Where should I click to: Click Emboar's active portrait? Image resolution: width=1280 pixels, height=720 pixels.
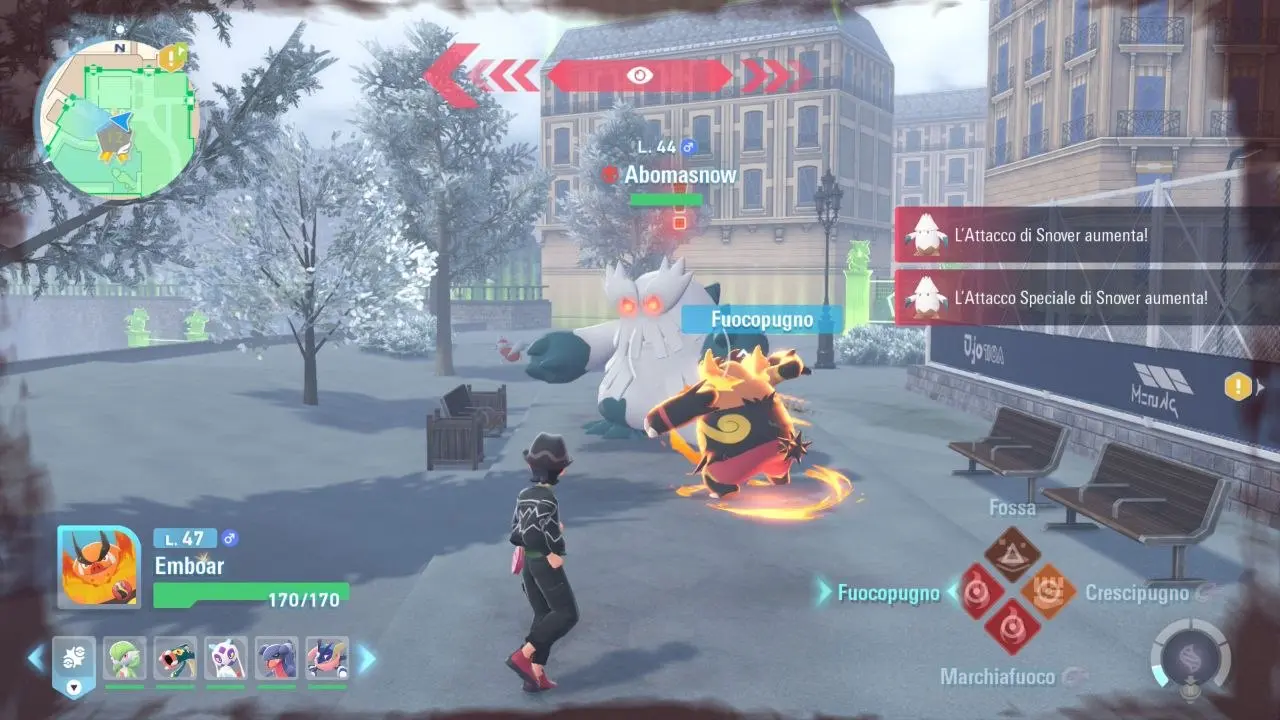click(99, 567)
